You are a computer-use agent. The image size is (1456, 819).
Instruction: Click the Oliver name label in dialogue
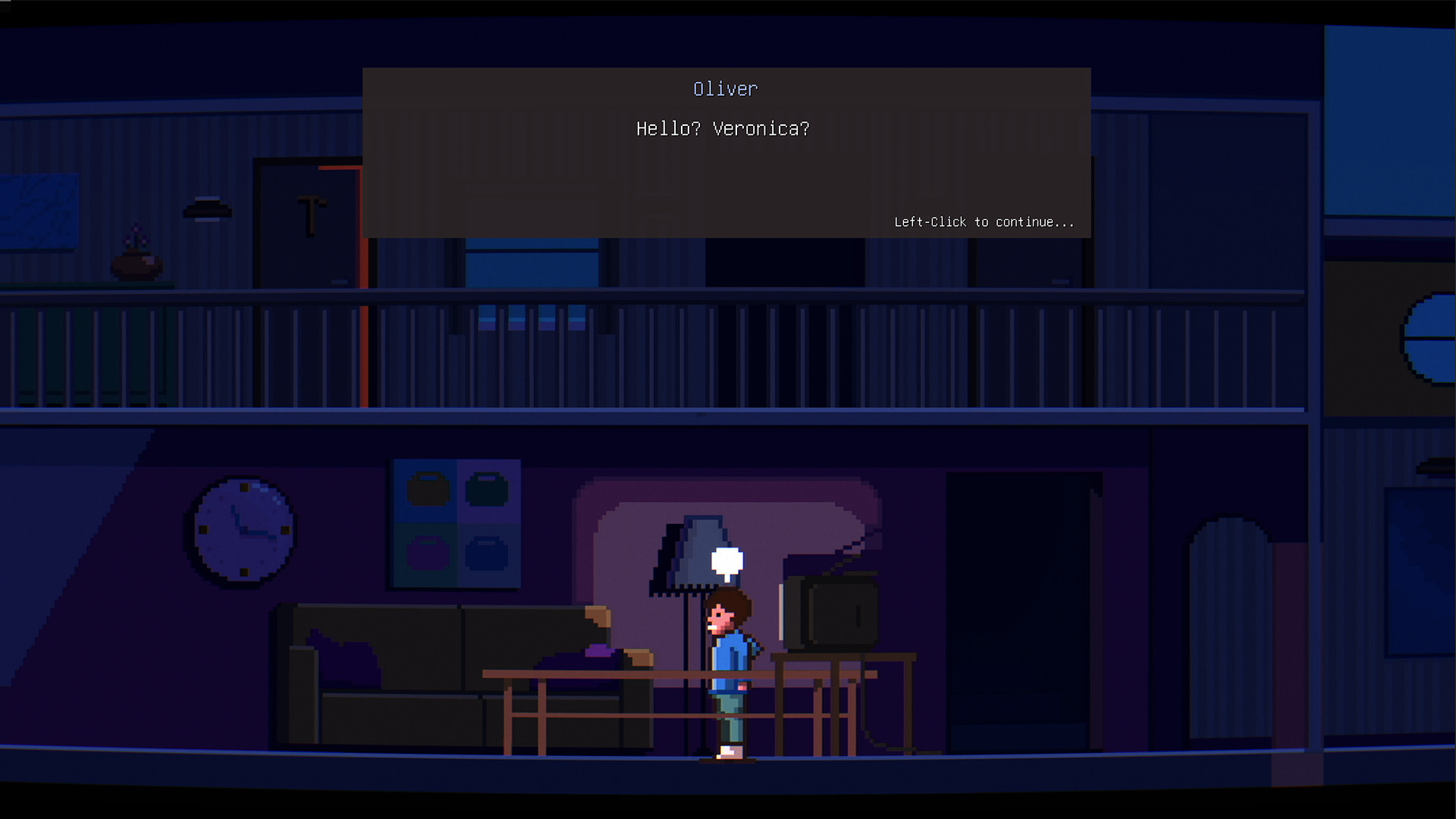tap(726, 89)
